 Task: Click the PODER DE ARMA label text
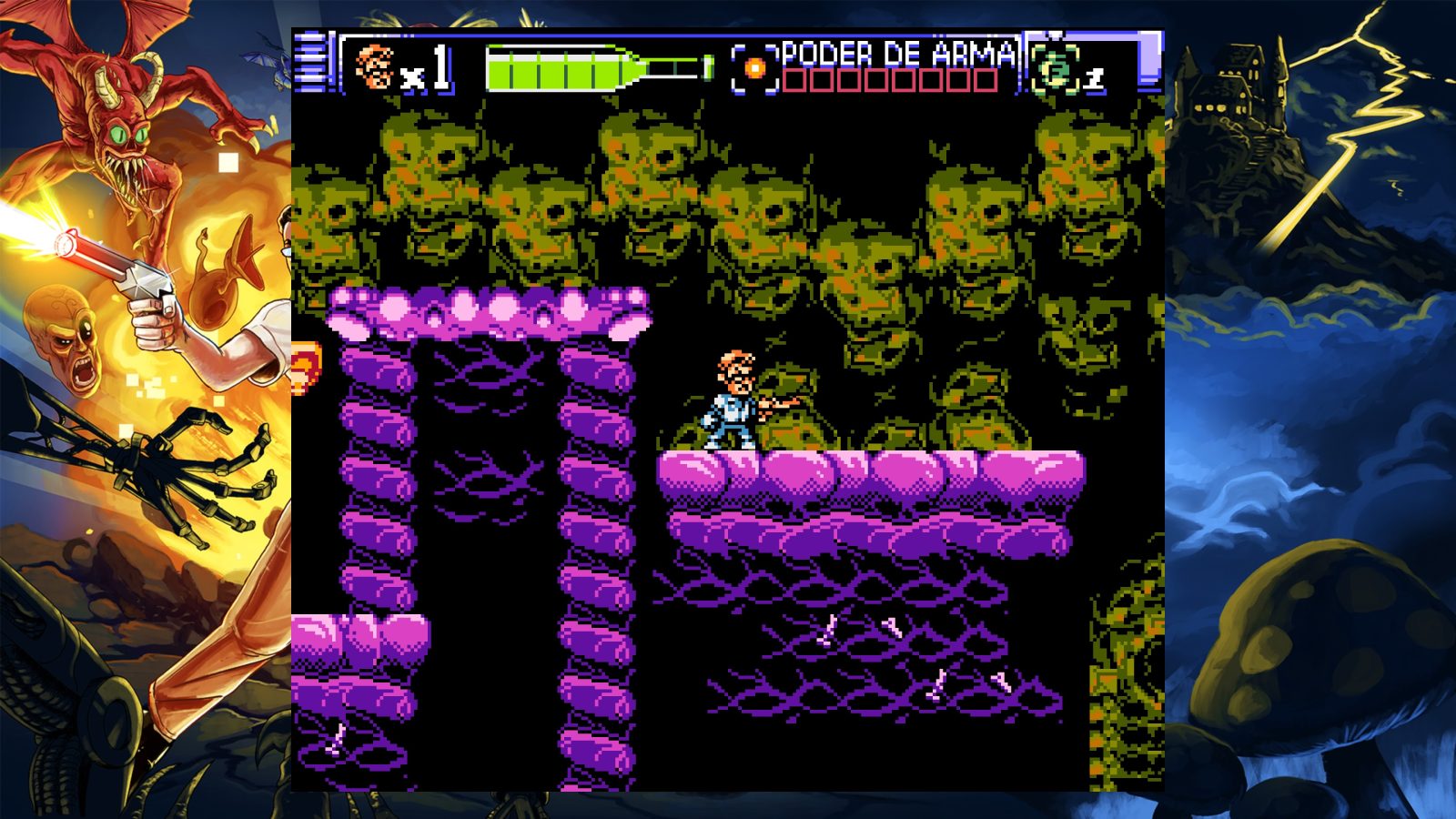(896, 55)
